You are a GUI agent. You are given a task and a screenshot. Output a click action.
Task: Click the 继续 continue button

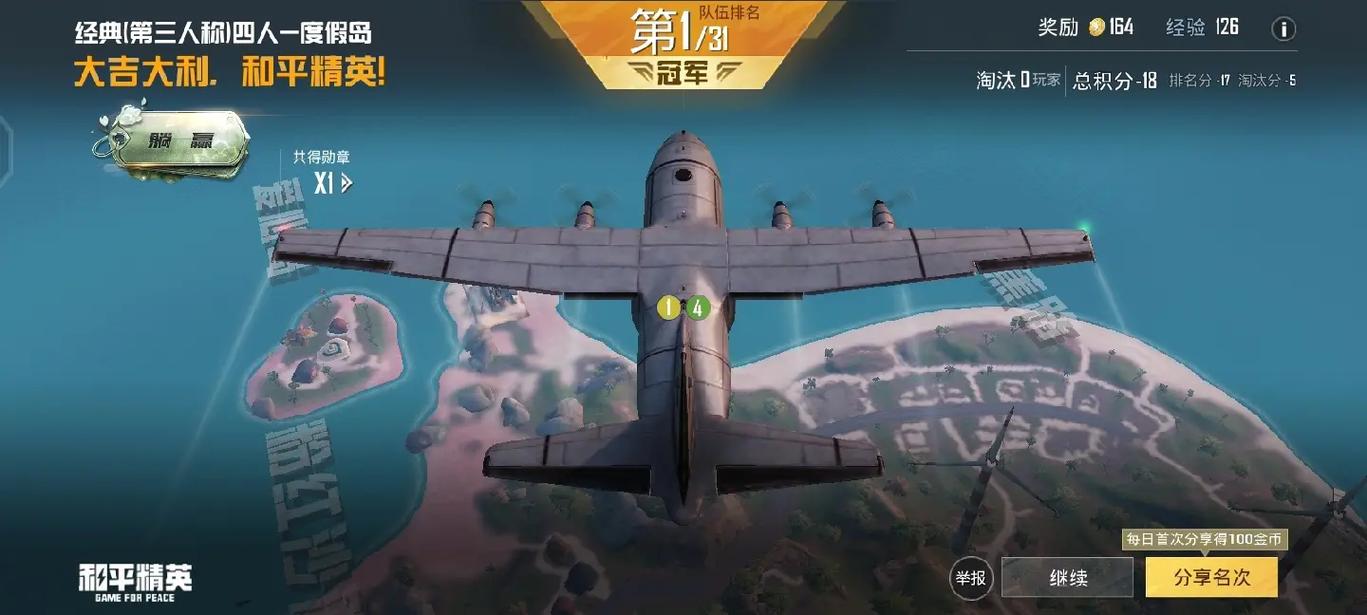(x=1067, y=578)
